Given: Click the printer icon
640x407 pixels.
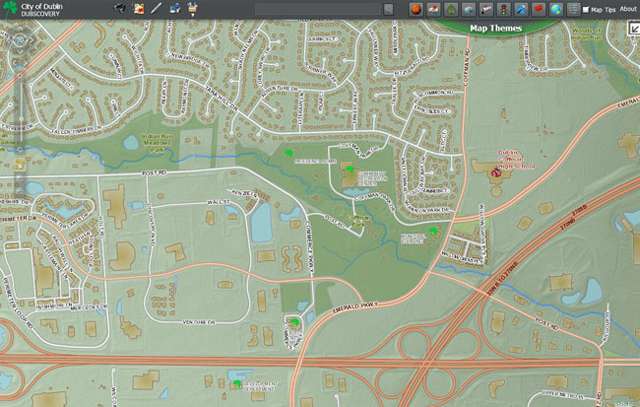Looking at the screenshot, I should pos(174,8).
